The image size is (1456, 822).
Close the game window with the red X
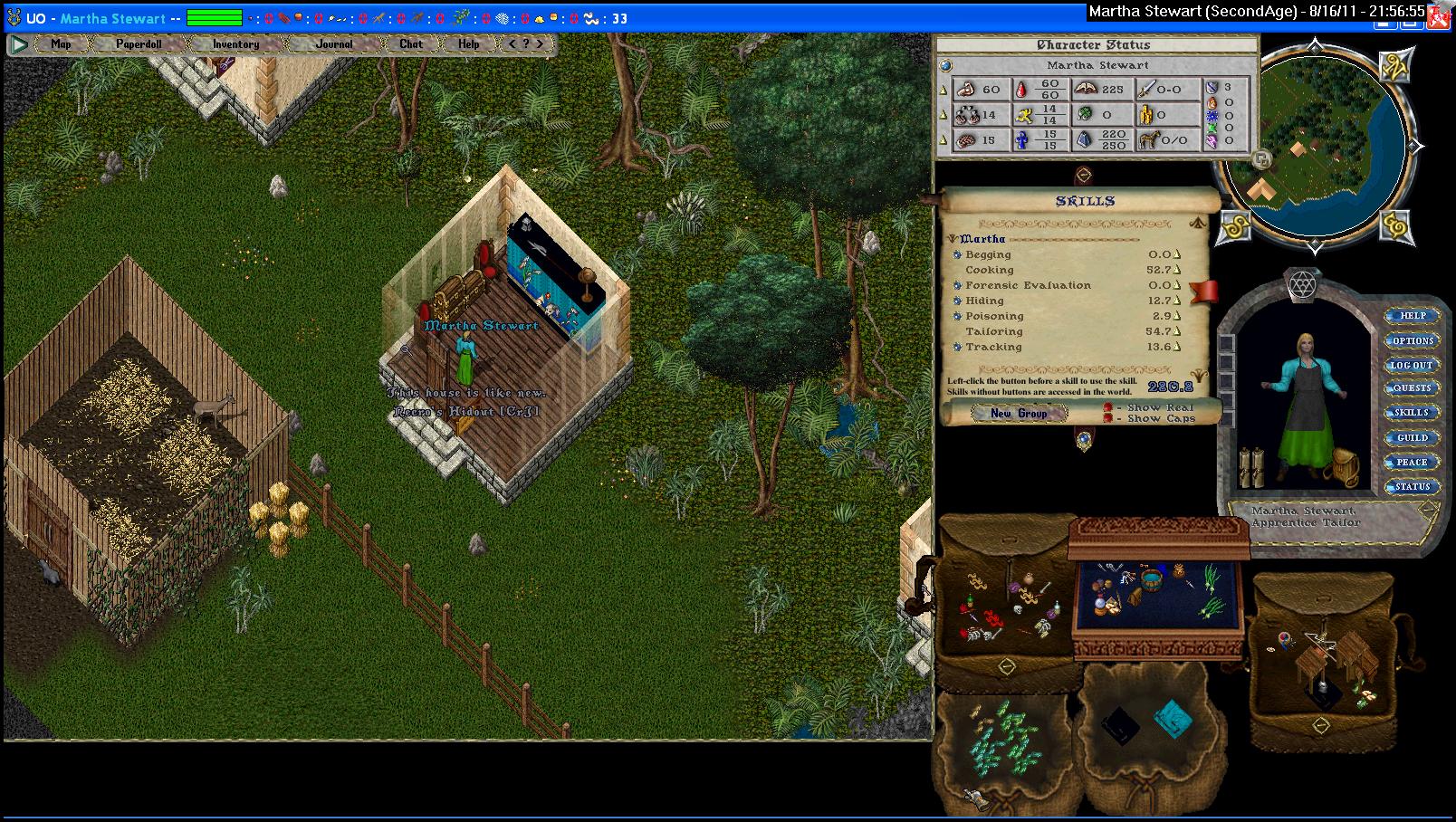point(1440,24)
